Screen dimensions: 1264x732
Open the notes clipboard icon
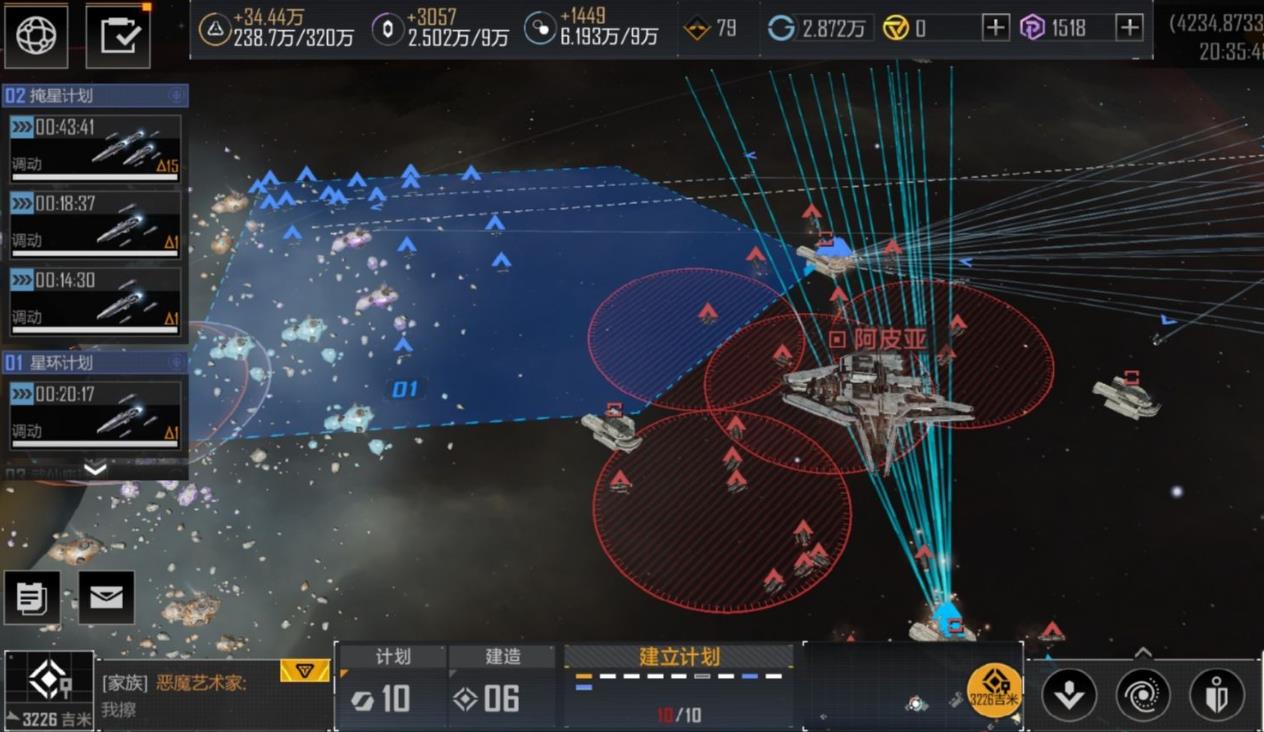[32, 597]
